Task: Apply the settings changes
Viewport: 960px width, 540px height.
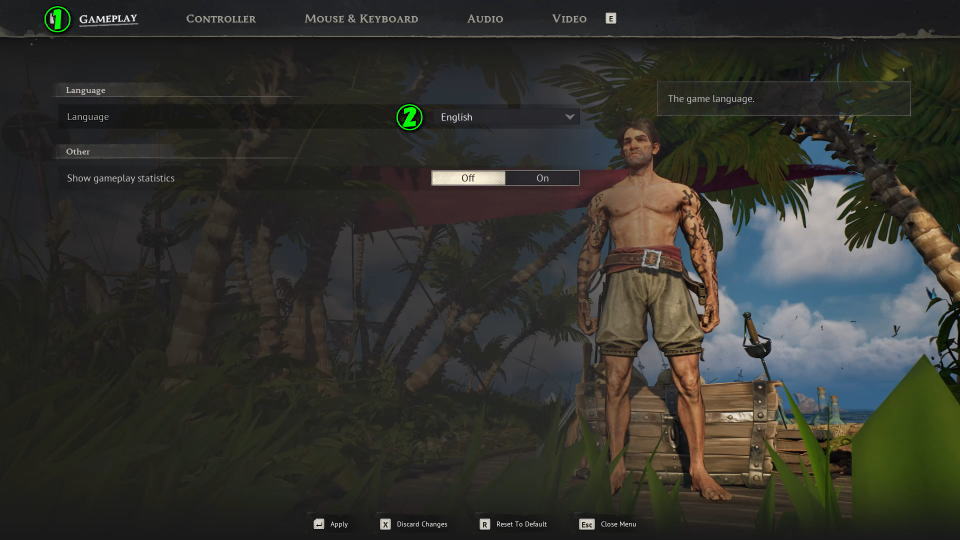Action: [x=331, y=524]
